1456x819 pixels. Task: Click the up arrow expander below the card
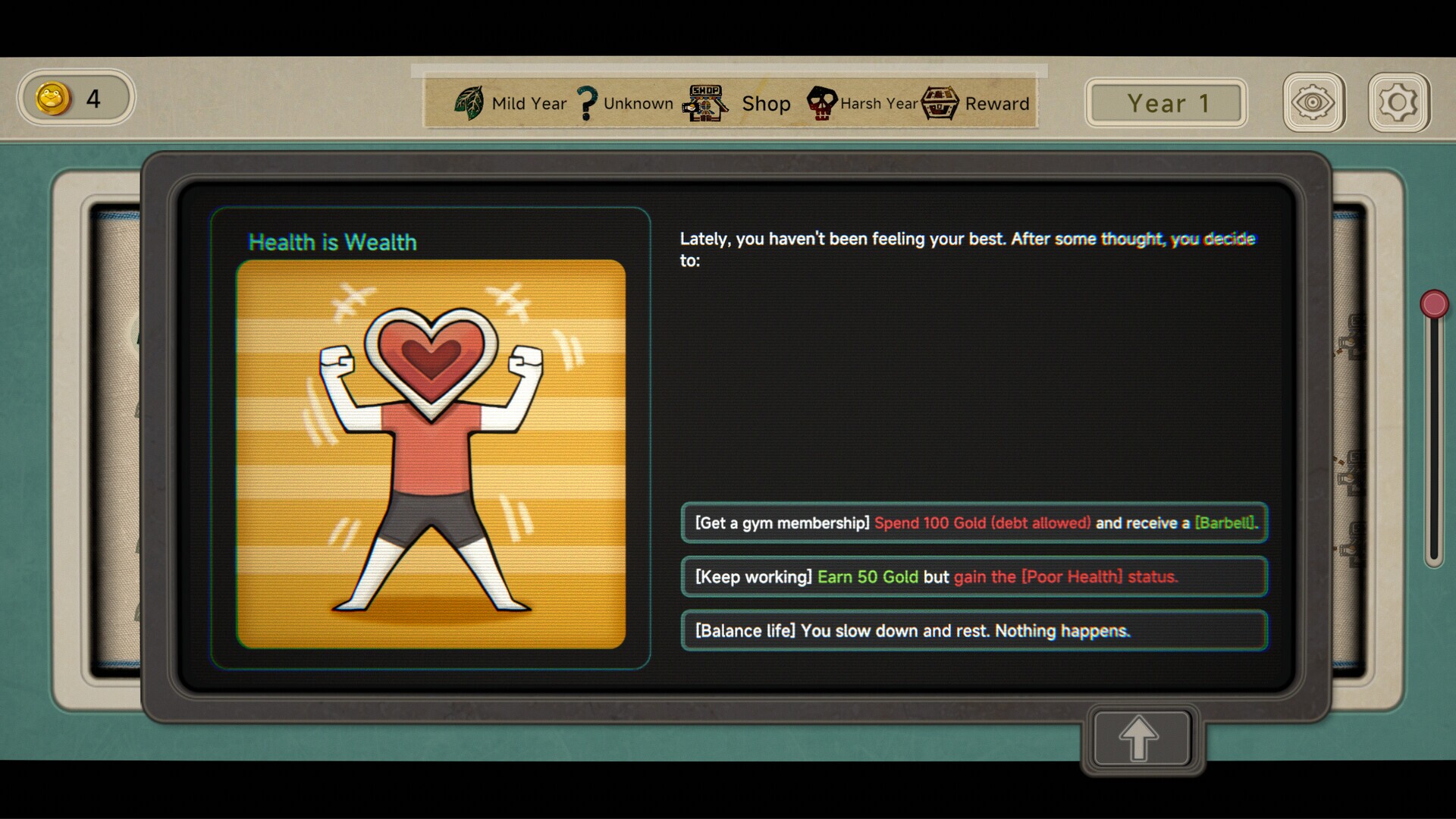click(x=1139, y=738)
